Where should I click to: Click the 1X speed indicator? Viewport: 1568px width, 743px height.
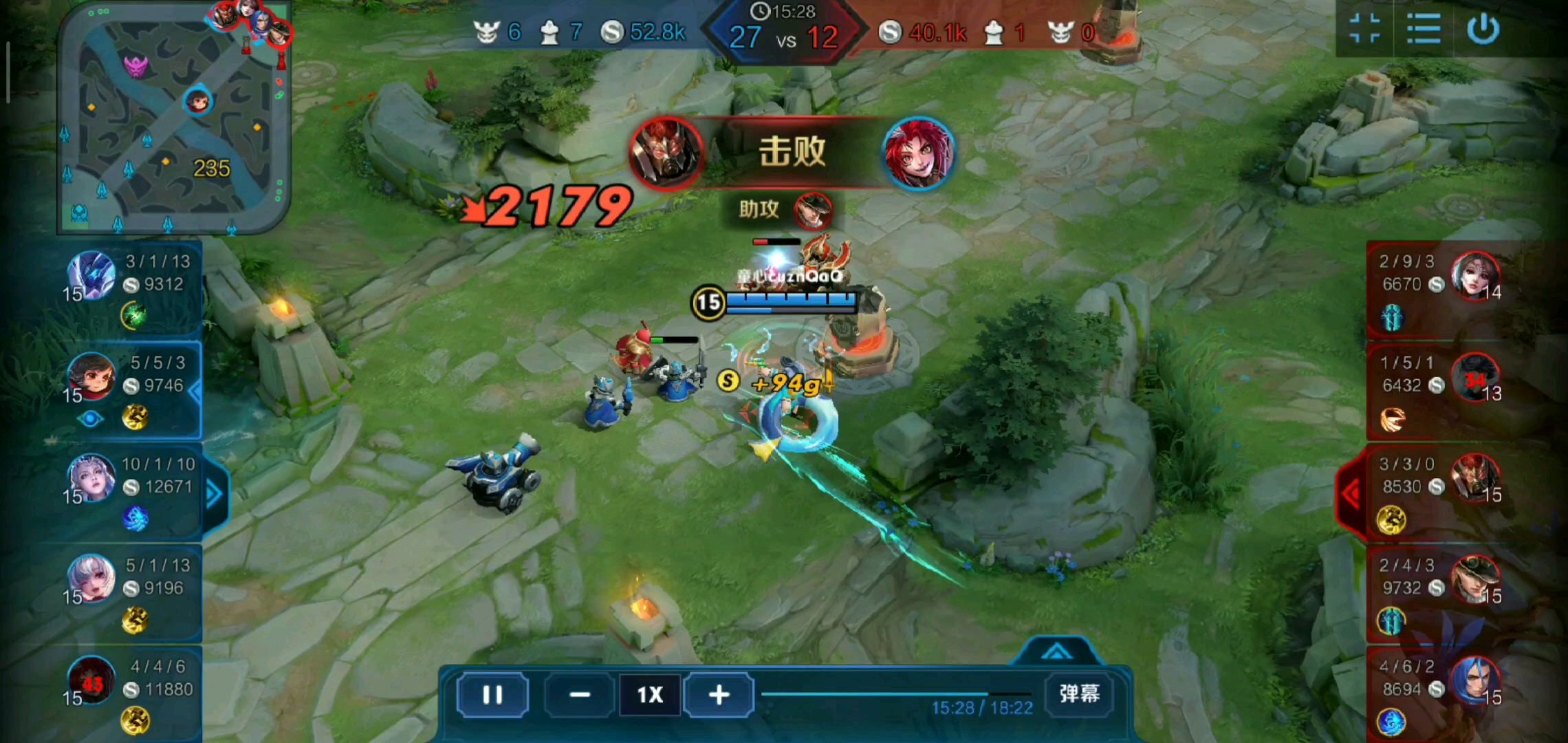coord(650,695)
